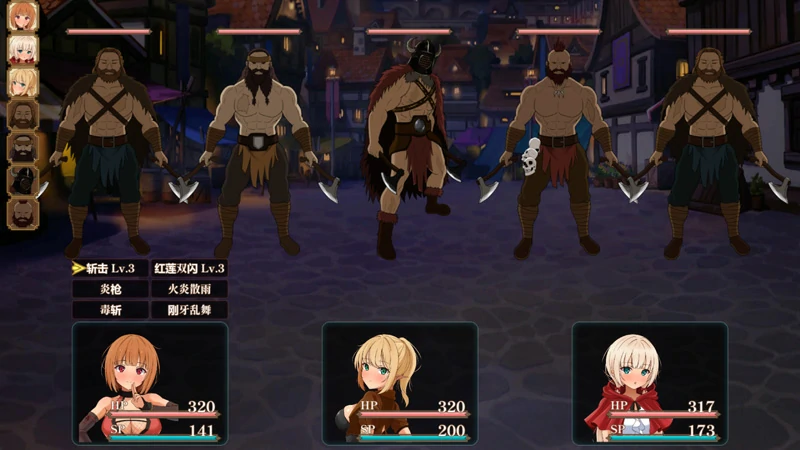Click the blonde ponytail girl's party status panel

400,383
